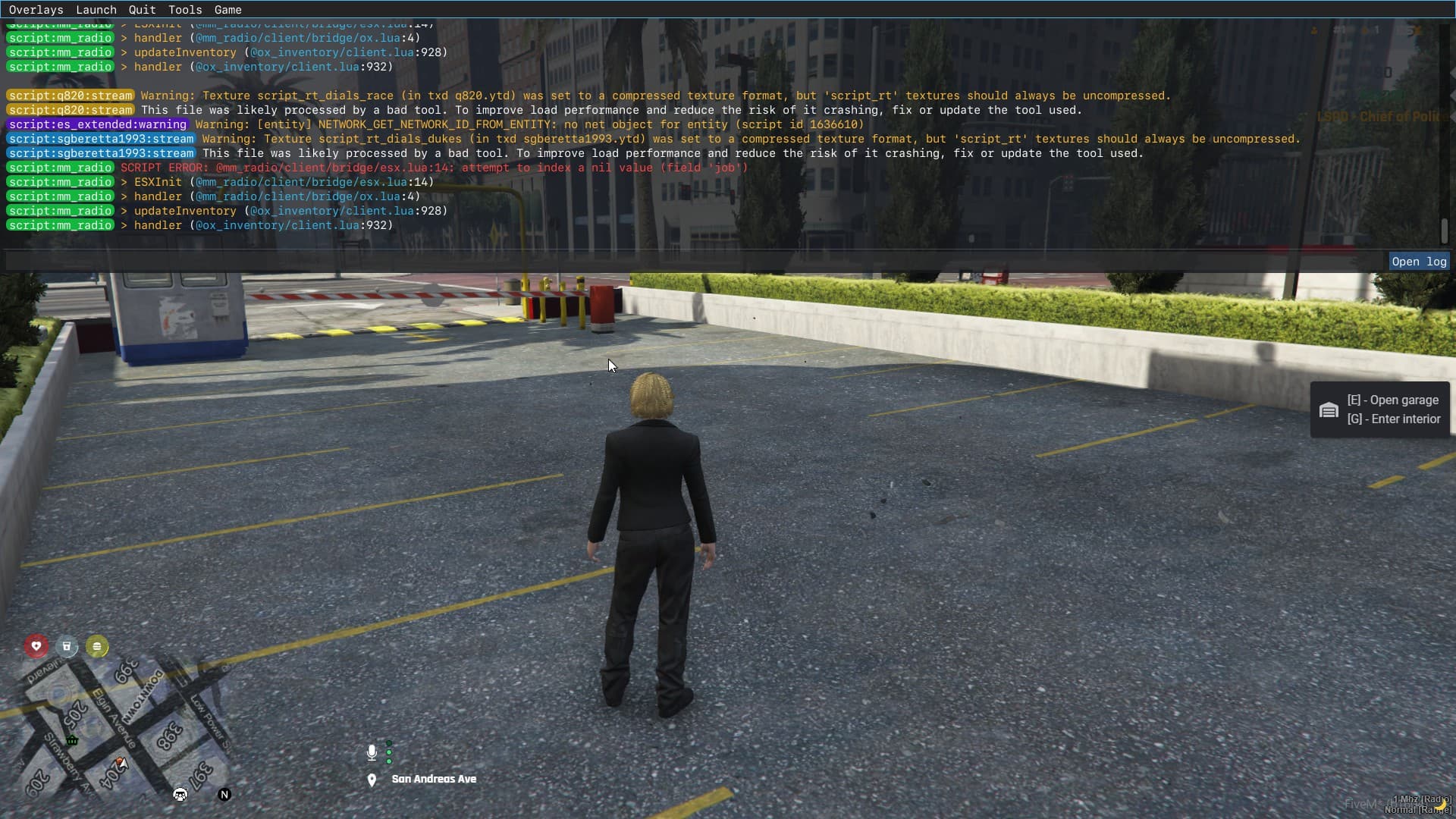The image size is (1456, 819).
Task: Click the player arrow marker on the minimap
Action: click(123, 764)
